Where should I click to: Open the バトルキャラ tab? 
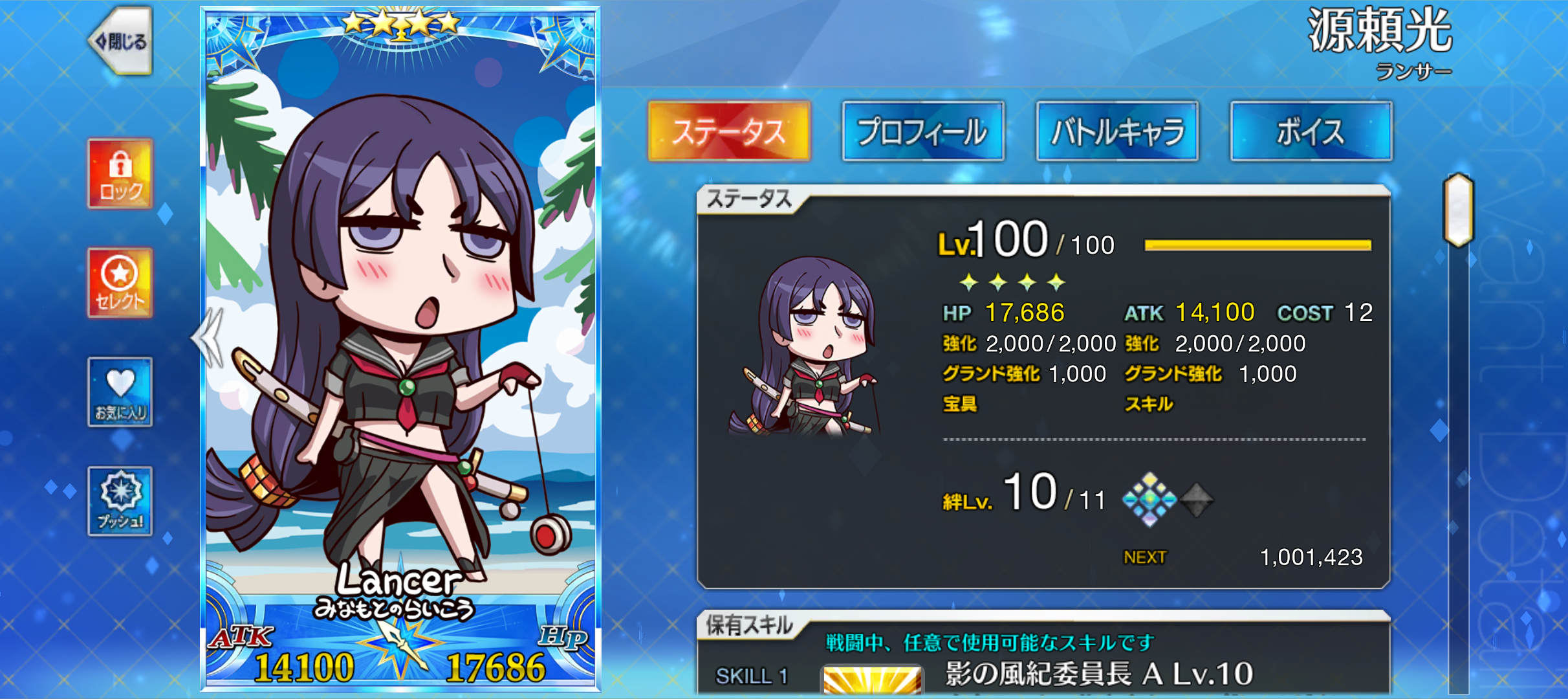1117,131
